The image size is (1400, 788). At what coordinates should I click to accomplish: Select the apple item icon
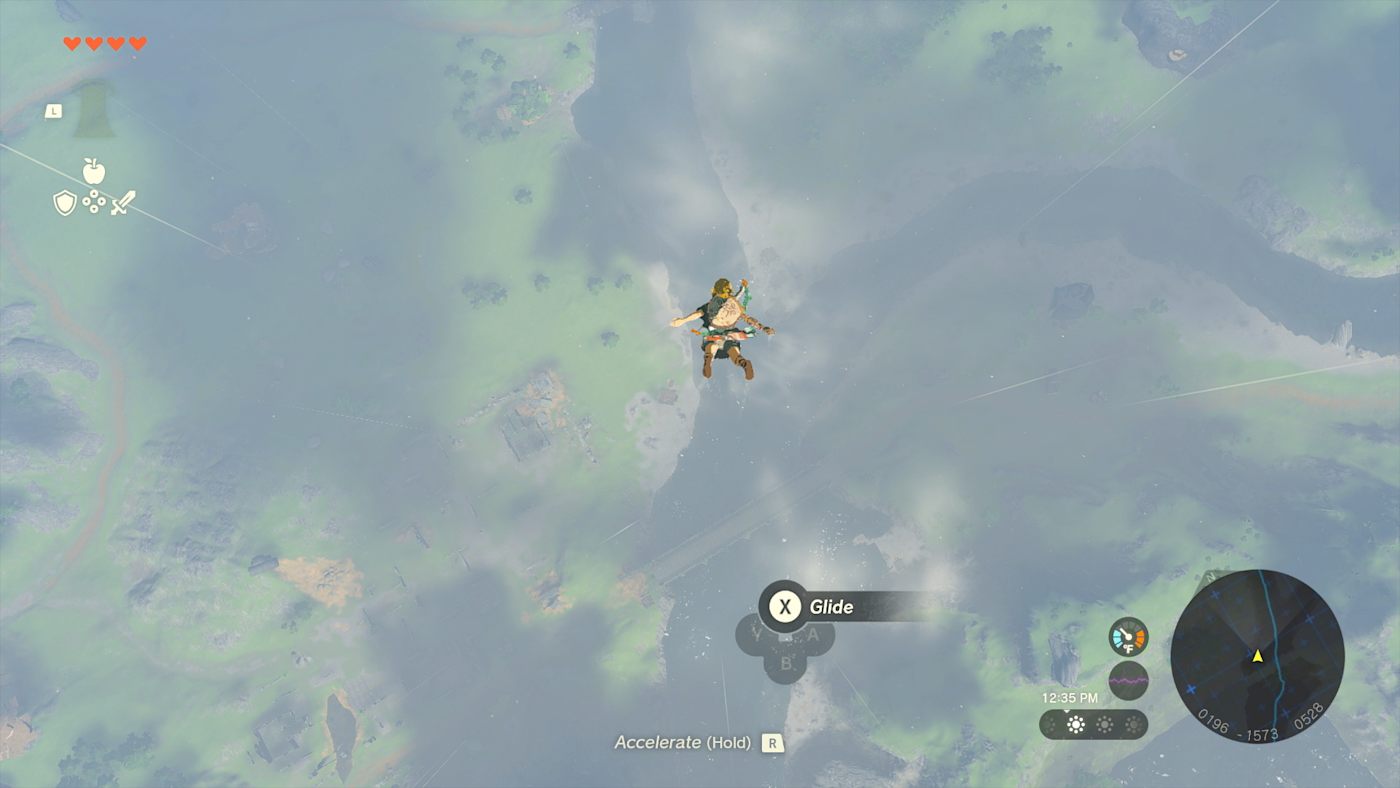pos(94,171)
